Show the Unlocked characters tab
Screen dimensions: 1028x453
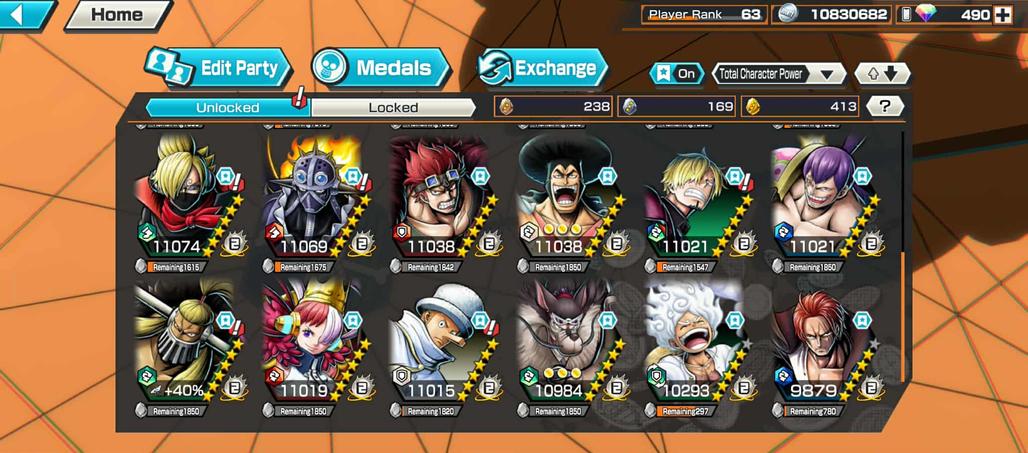227,107
